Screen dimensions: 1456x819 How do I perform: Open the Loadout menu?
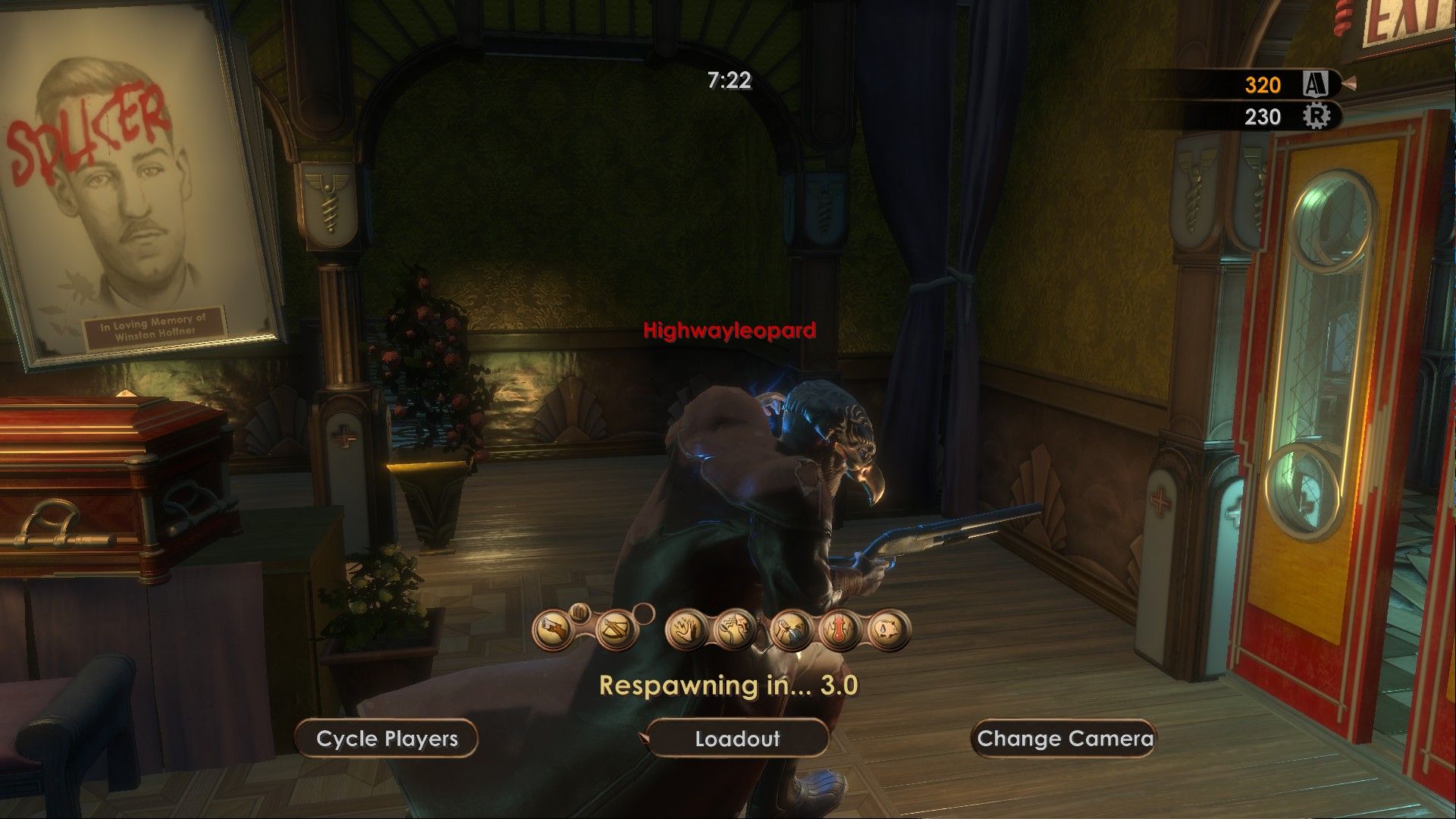click(x=736, y=739)
